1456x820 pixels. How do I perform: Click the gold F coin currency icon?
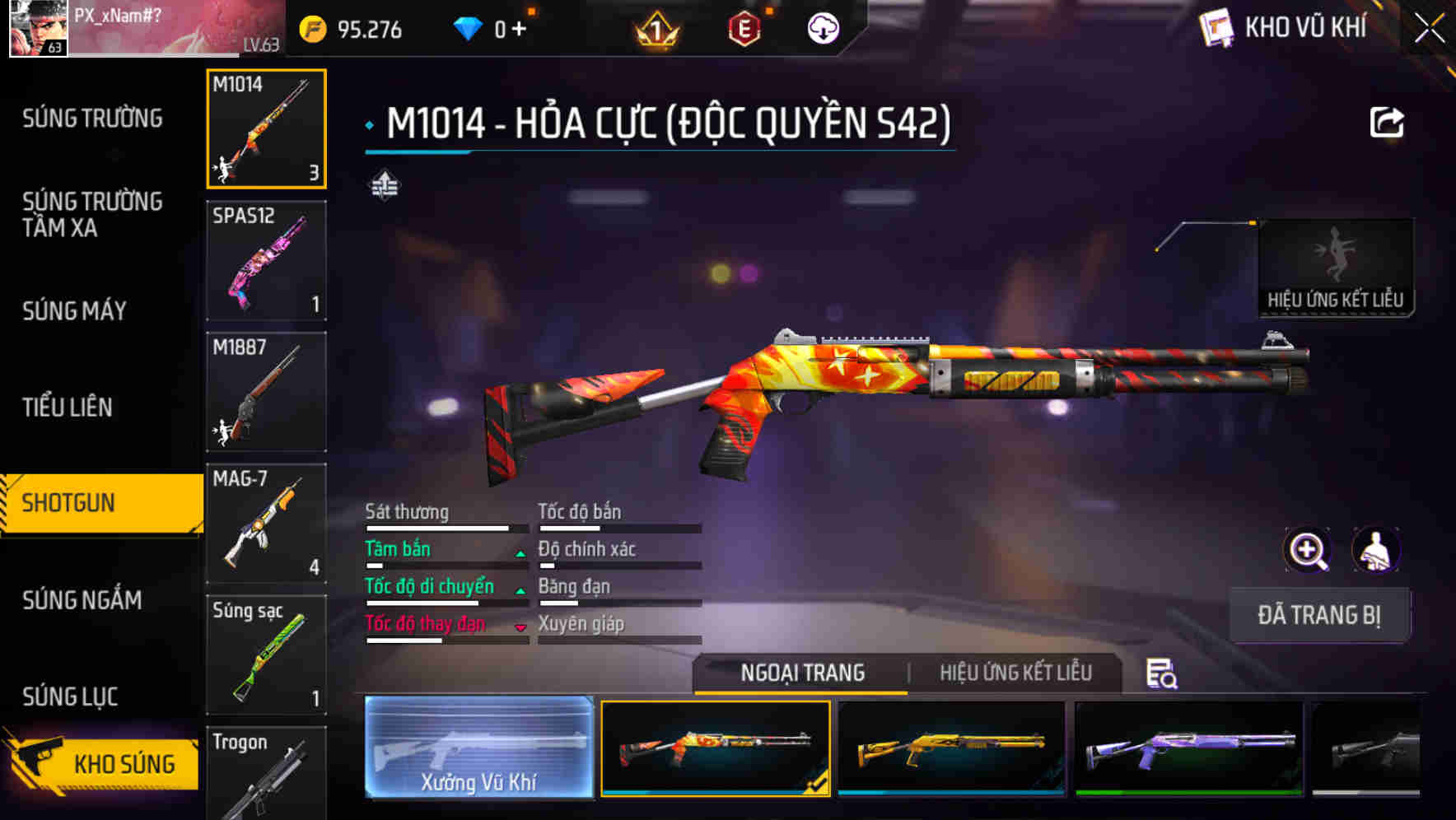point(311,27)
